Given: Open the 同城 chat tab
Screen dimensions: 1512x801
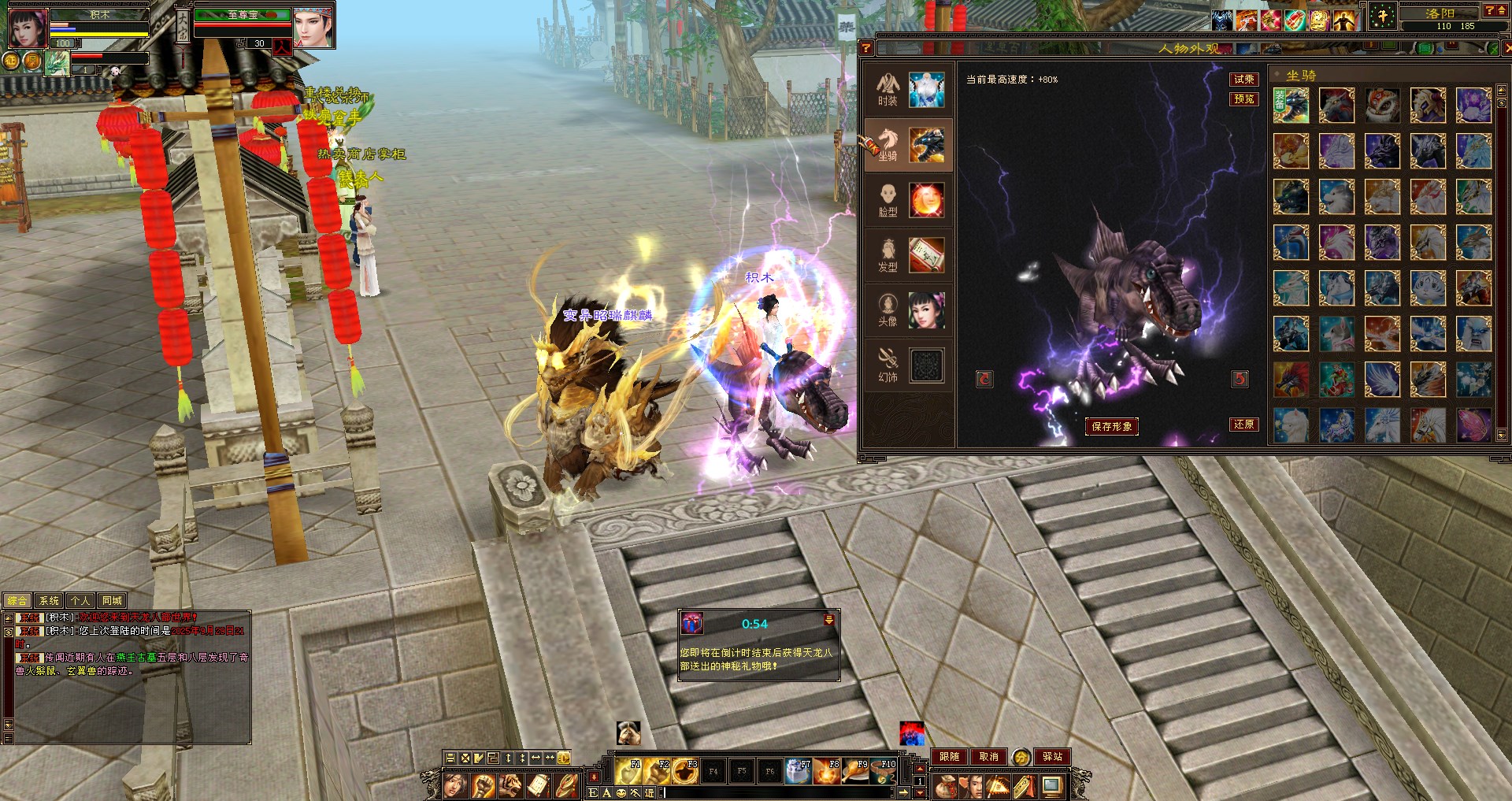Looking at the screenshot, I should [x=112, y=601].
